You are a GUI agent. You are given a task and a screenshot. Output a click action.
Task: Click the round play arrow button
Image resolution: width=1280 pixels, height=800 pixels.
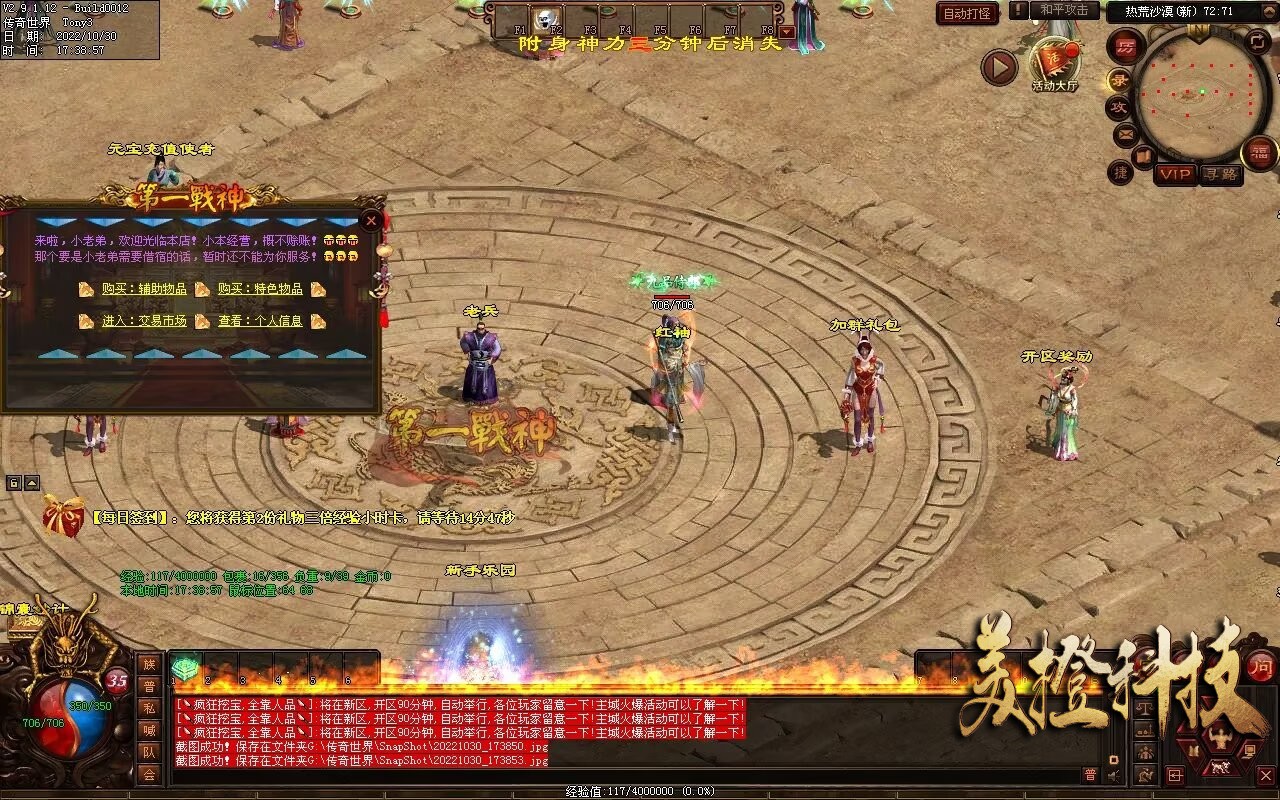click(998, 68)
